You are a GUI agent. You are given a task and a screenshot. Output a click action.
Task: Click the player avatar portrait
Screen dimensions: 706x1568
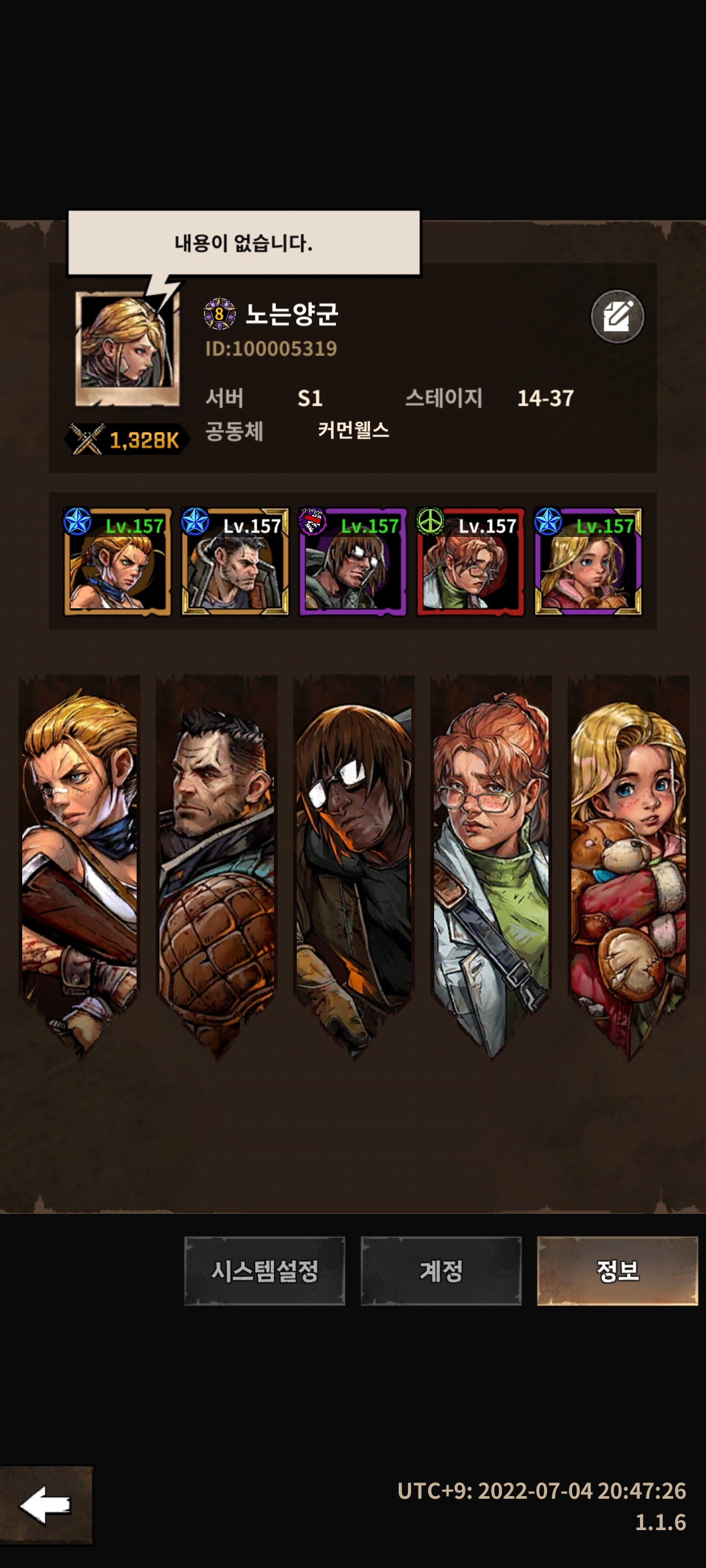(x=127, y=346)
